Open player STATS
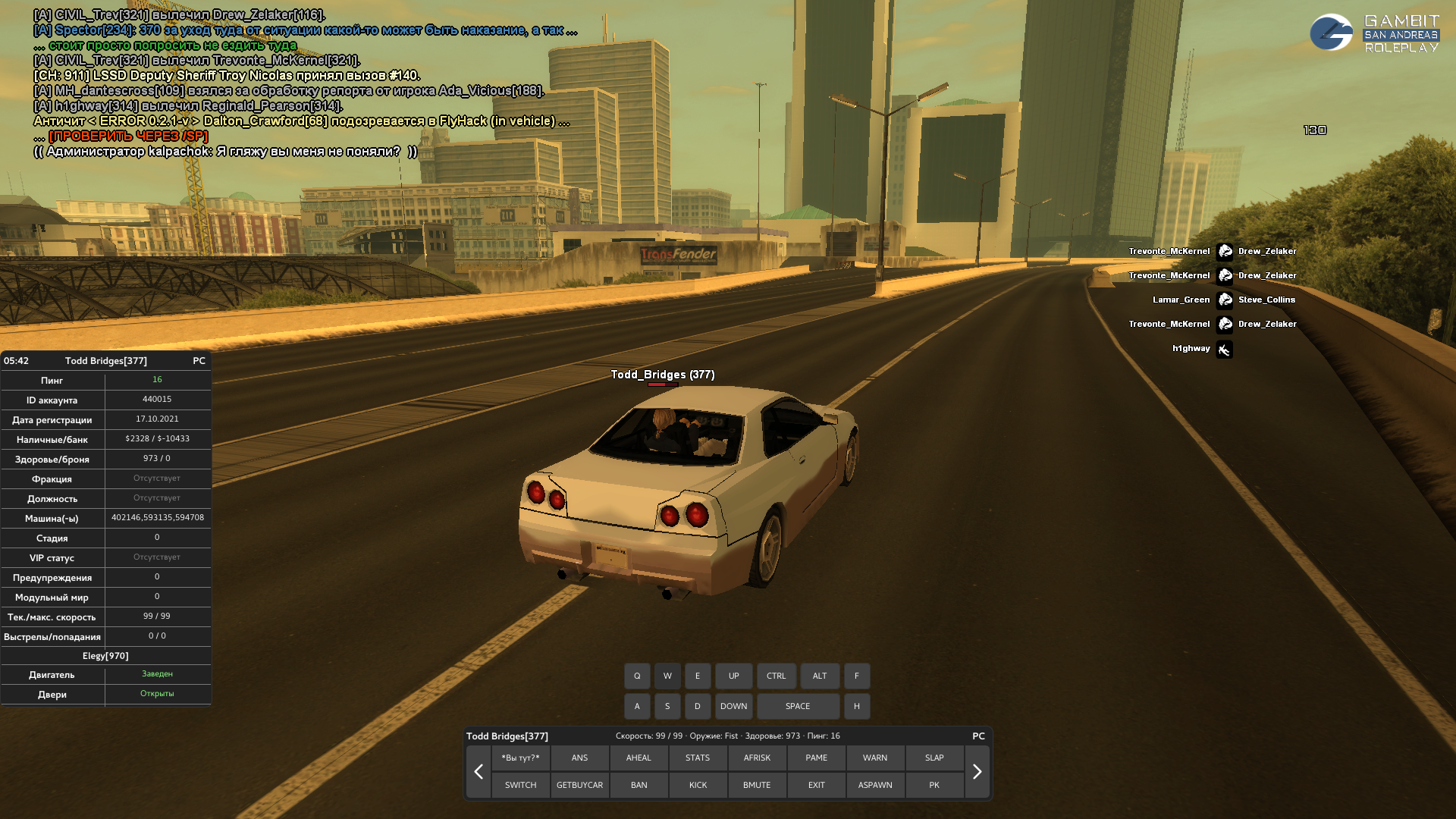This screenshot has width=1456, height=819. pos(698,758)
